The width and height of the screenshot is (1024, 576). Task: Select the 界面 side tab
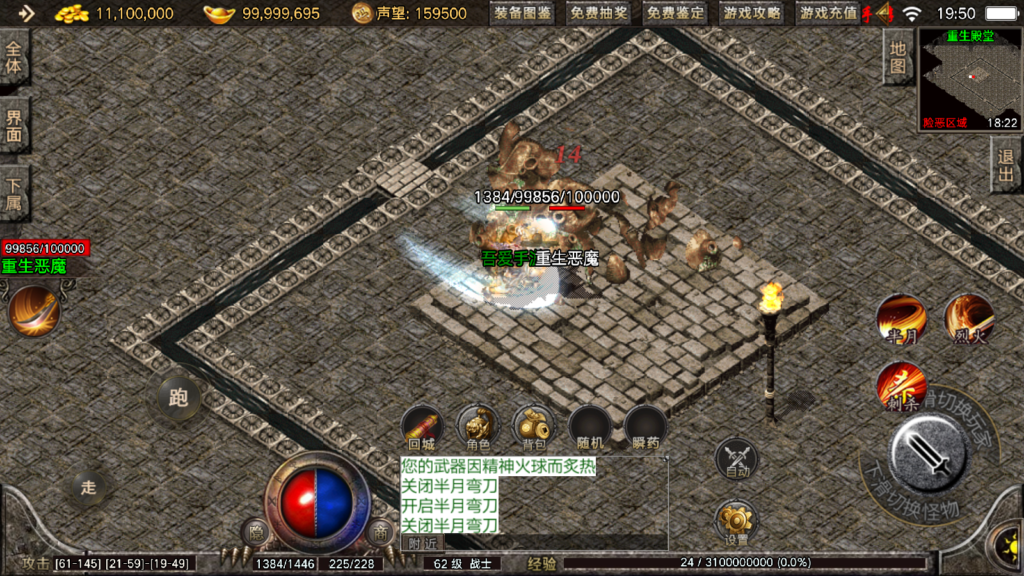tap(14, 125)
